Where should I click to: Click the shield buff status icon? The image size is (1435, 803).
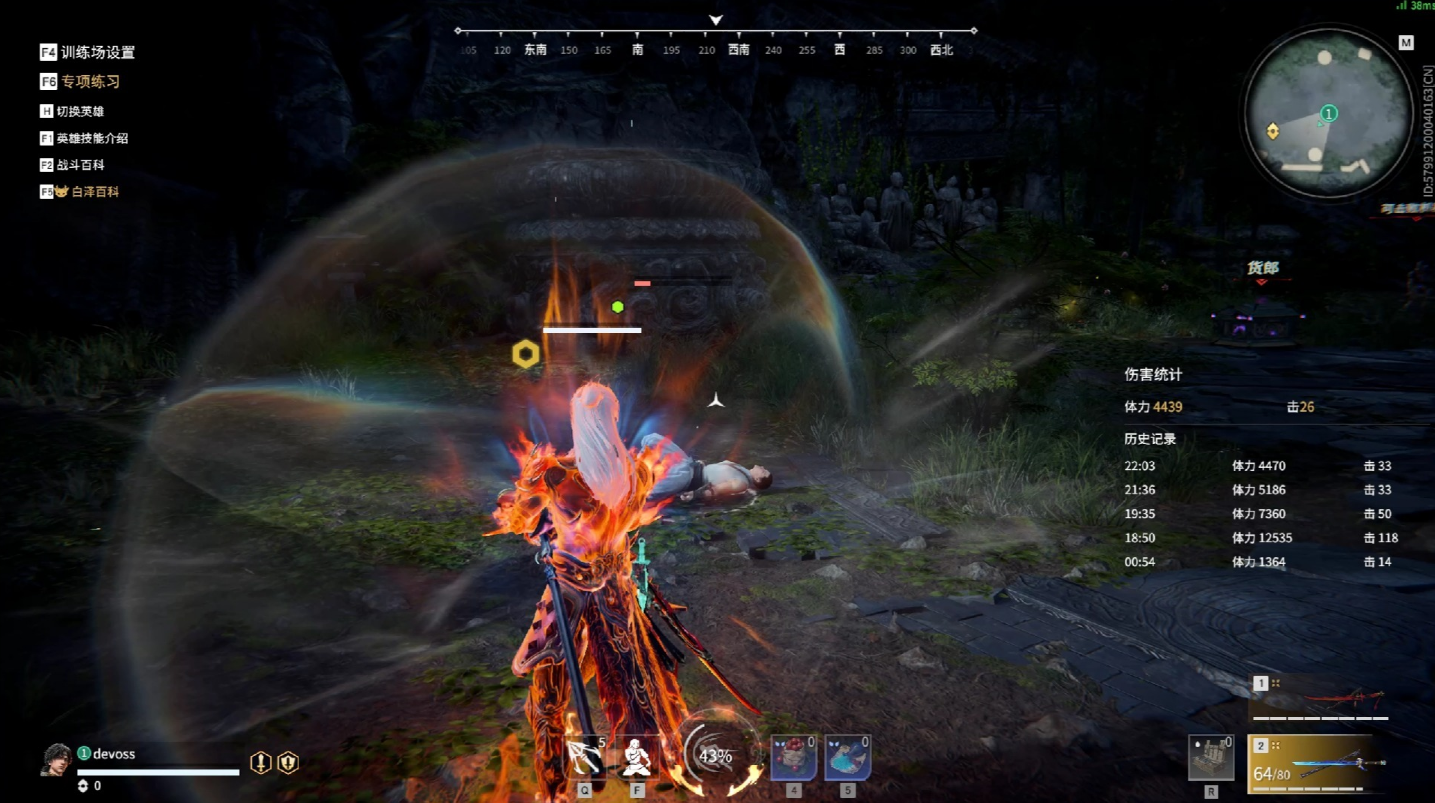click(288, 763)
